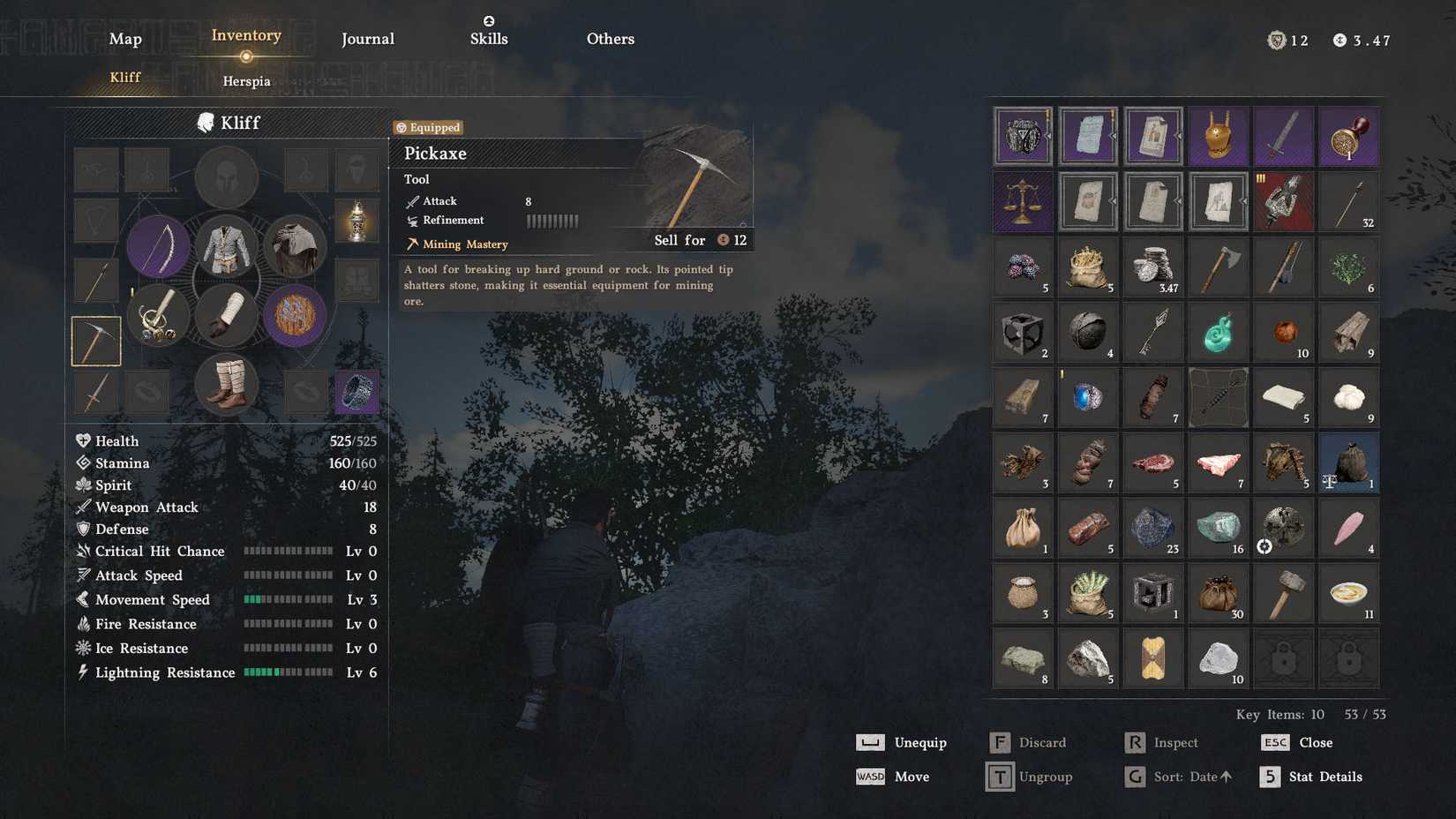The width and height of the screenshot is (1456, 819).
Task: Click the Pickaxe's Refinement bar
Action: tap(552, 221)
